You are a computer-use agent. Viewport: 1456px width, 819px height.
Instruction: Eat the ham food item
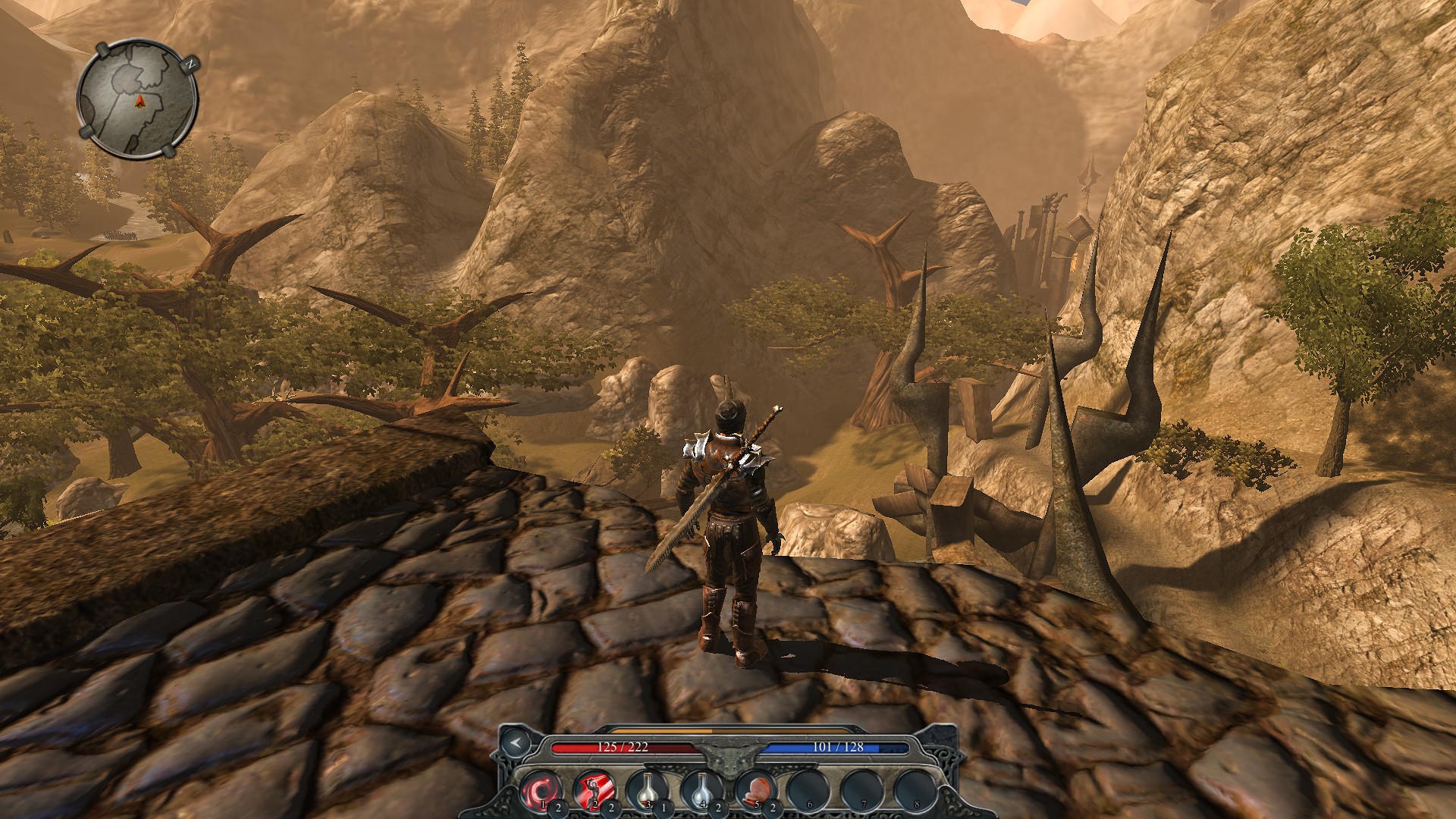point(755,789)
